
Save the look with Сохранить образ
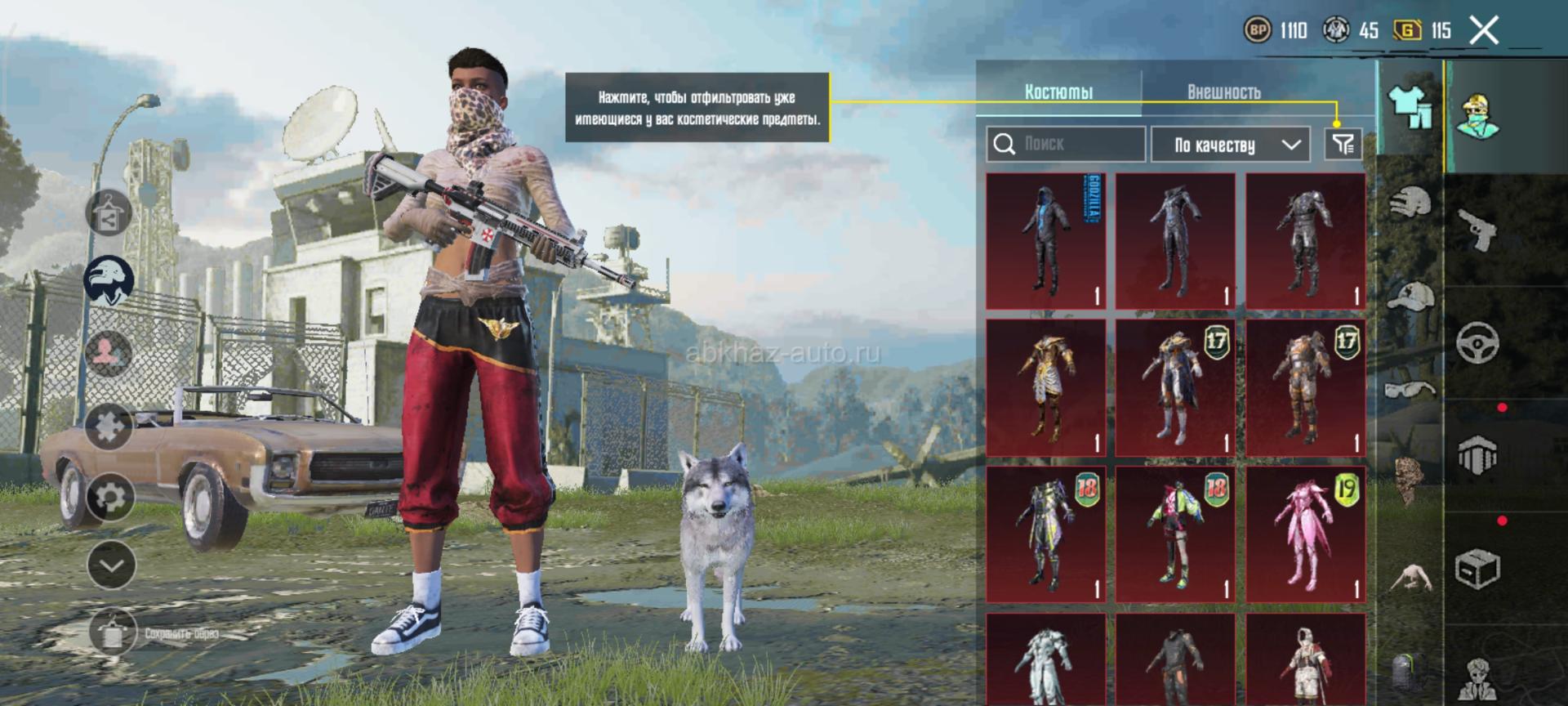[113, 632]
